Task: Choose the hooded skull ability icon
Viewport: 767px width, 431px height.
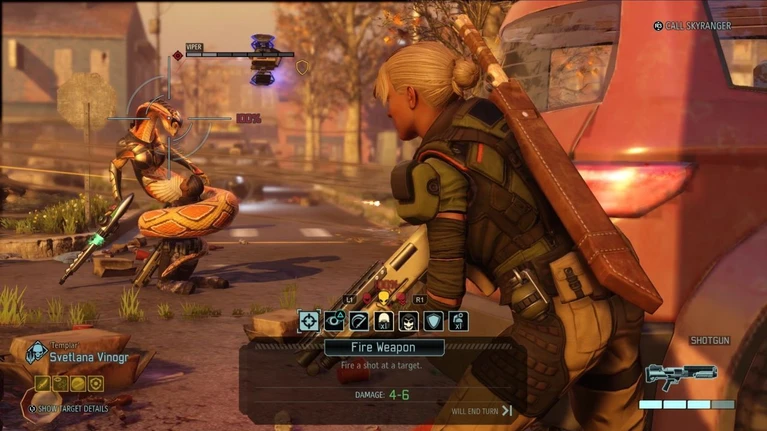Action: click(383, 321)
